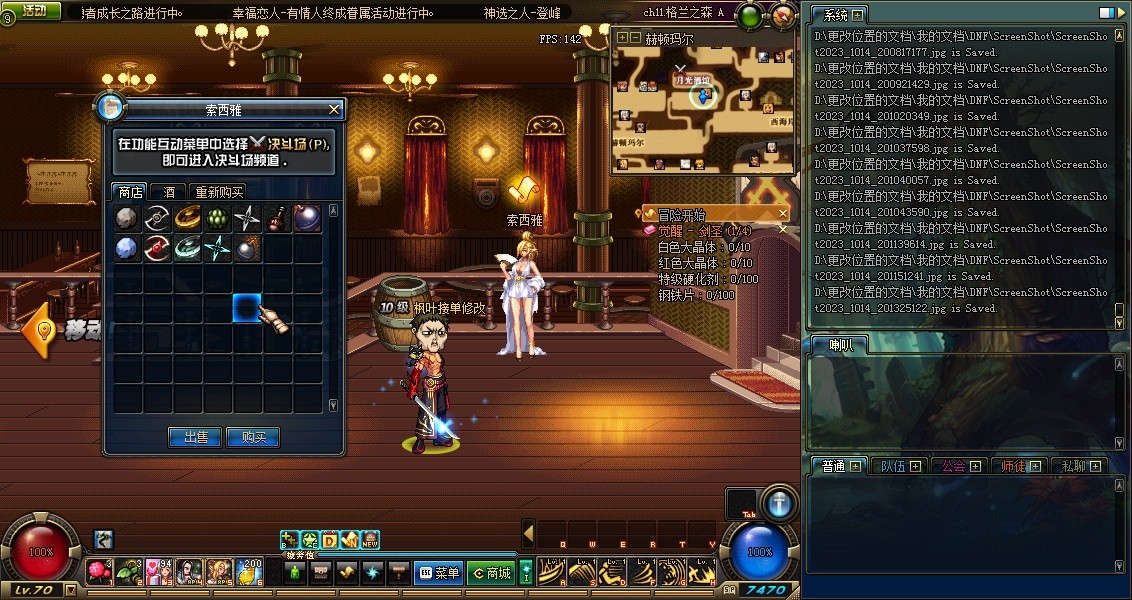The image size is (1132, 600).
Task: Click the green channel orb button
Action: (749, 14)
